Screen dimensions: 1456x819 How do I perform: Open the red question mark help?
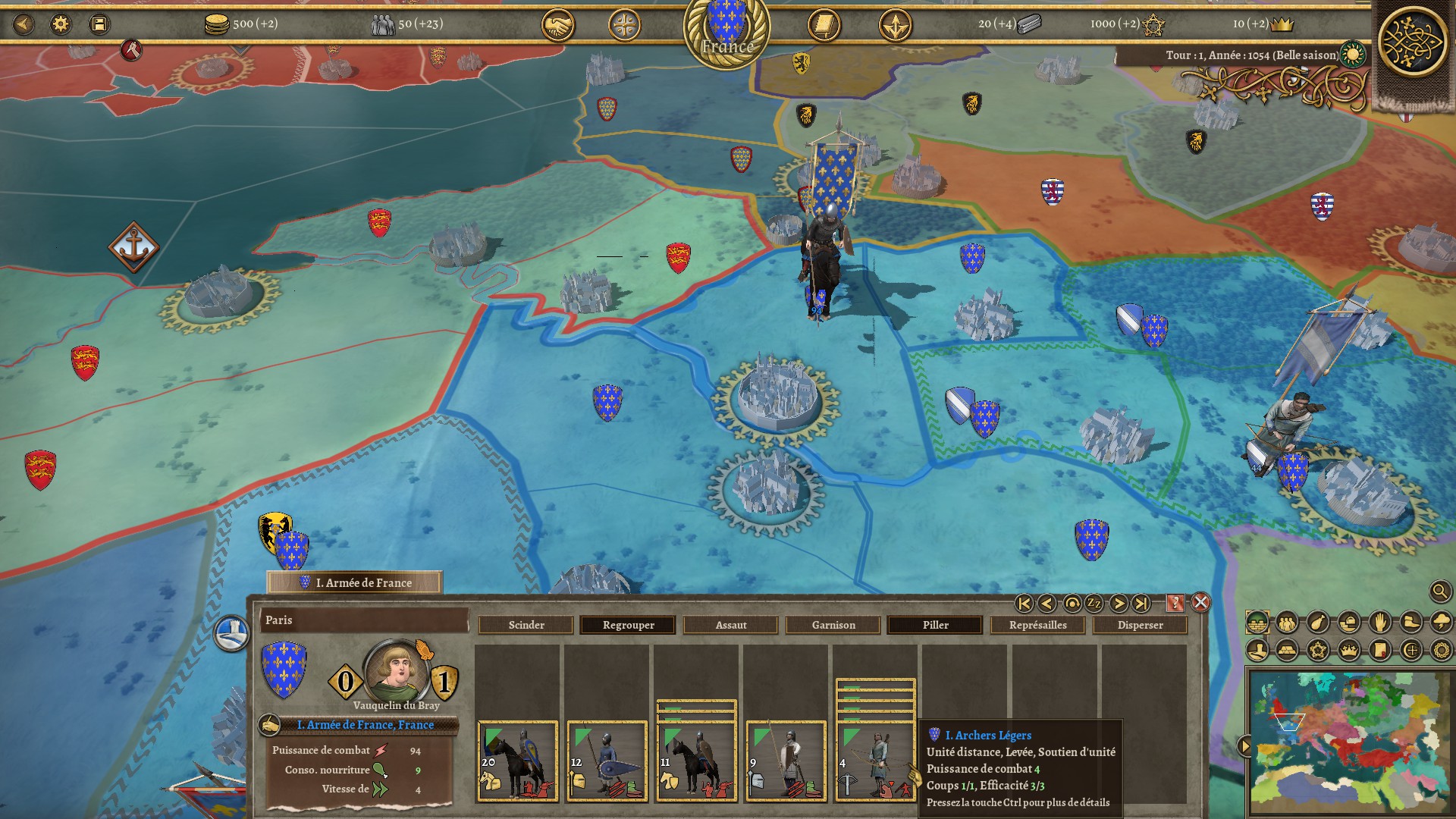coord(1175,603)
